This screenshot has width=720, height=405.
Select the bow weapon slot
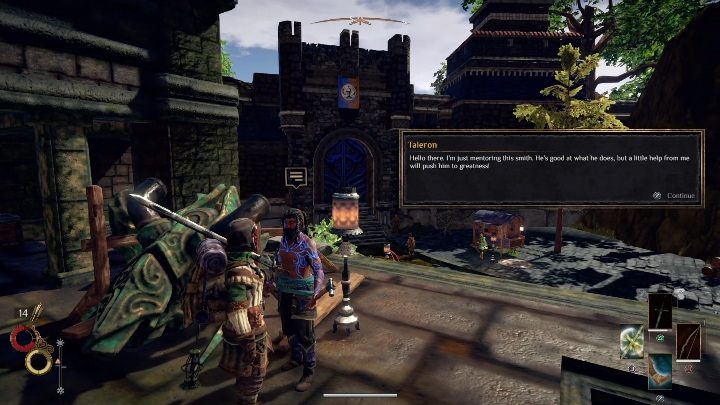coord(689,341)
